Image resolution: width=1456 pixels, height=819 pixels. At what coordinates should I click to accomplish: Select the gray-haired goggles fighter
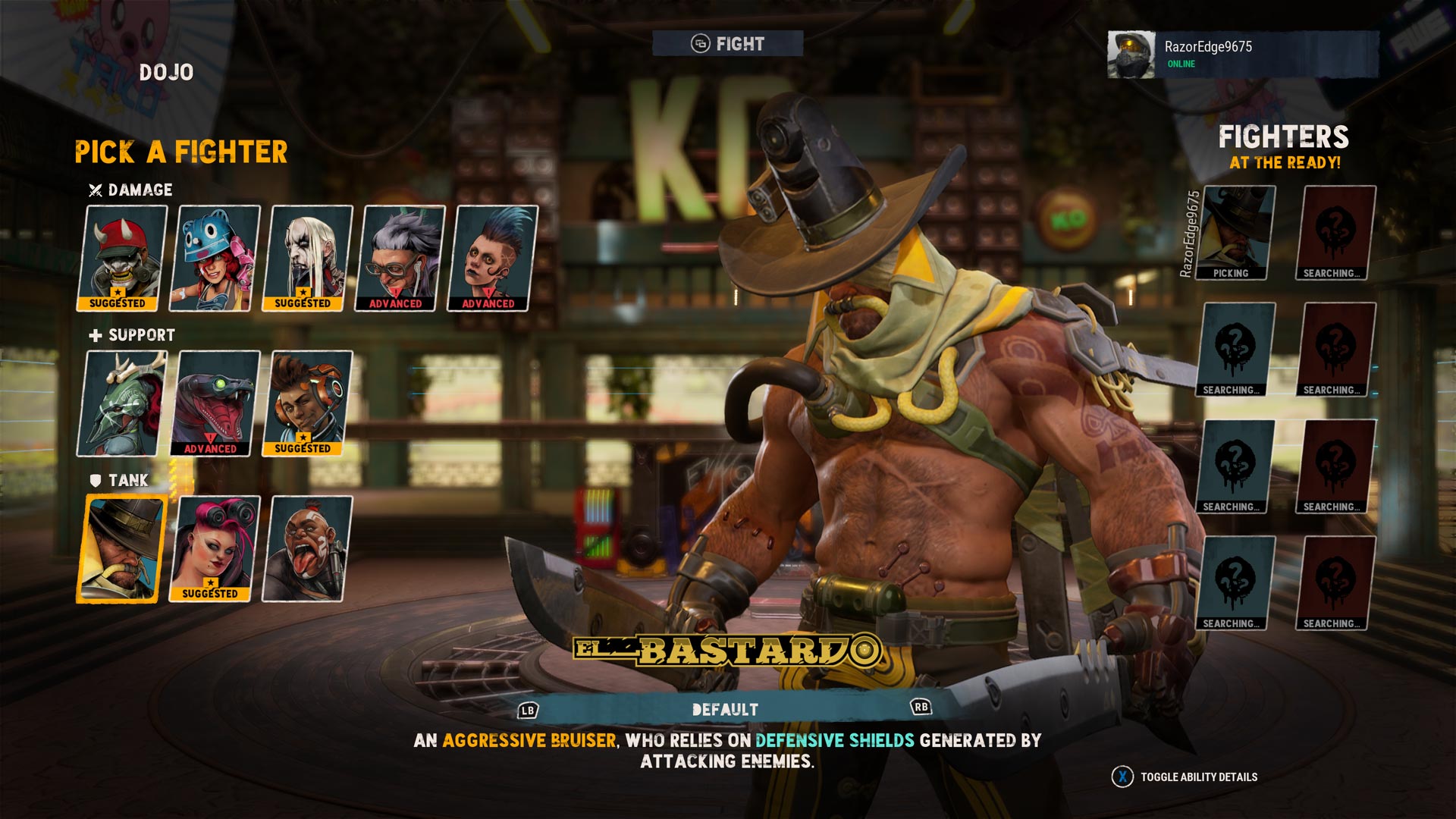[400, 258]
